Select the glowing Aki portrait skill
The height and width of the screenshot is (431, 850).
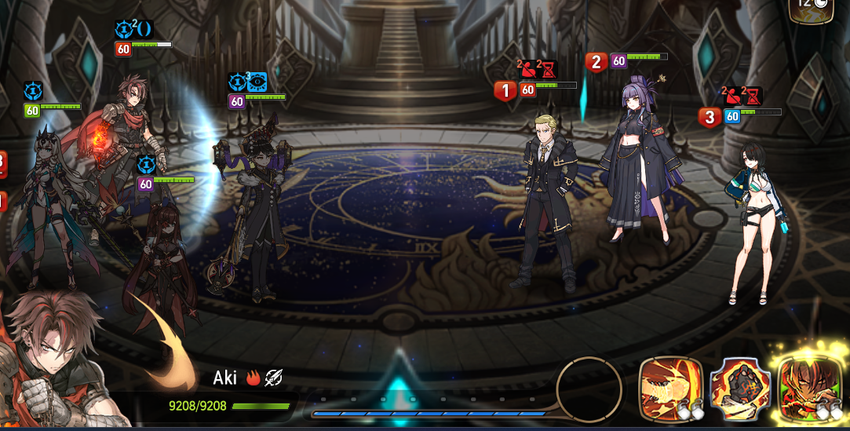(x=808, y=391)
